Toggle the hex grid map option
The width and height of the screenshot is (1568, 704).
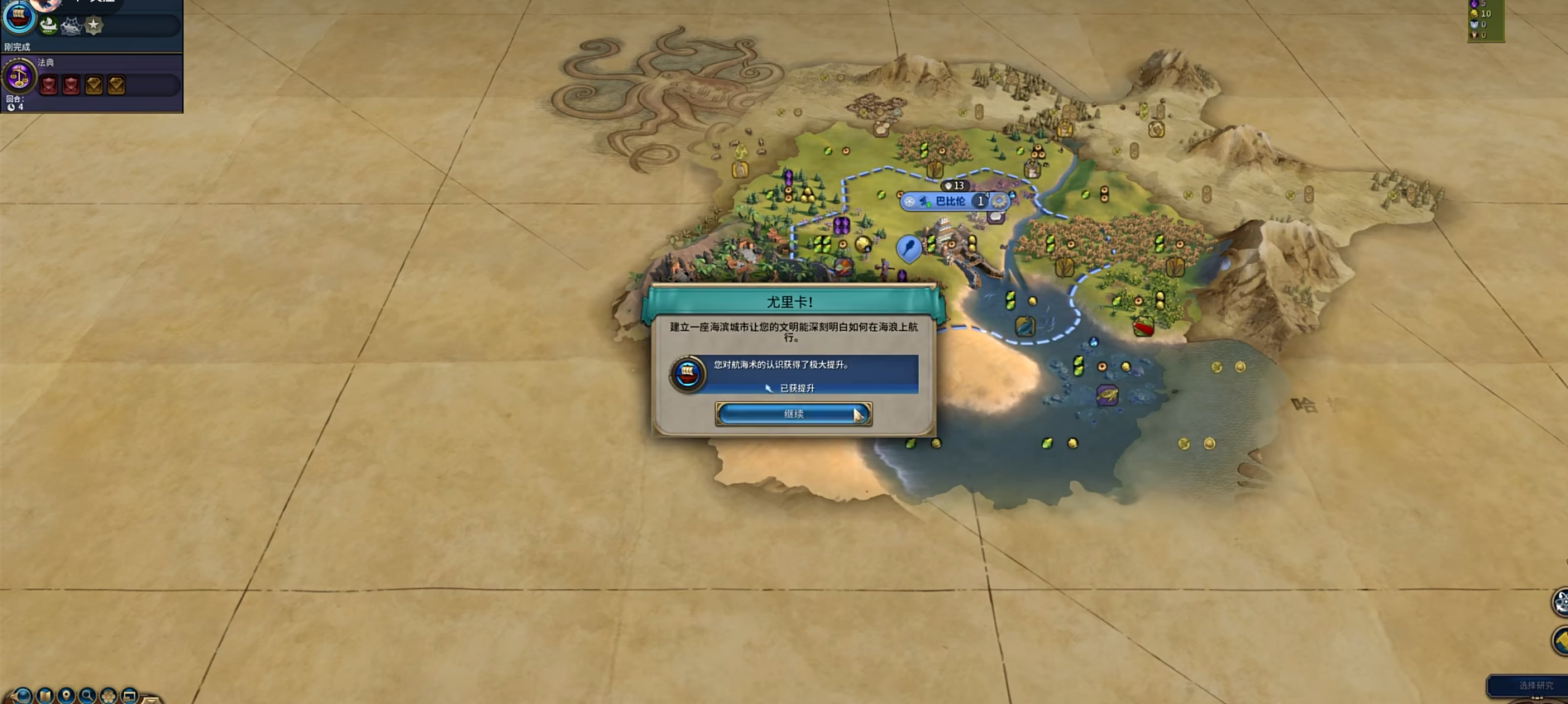click(108, 696)
